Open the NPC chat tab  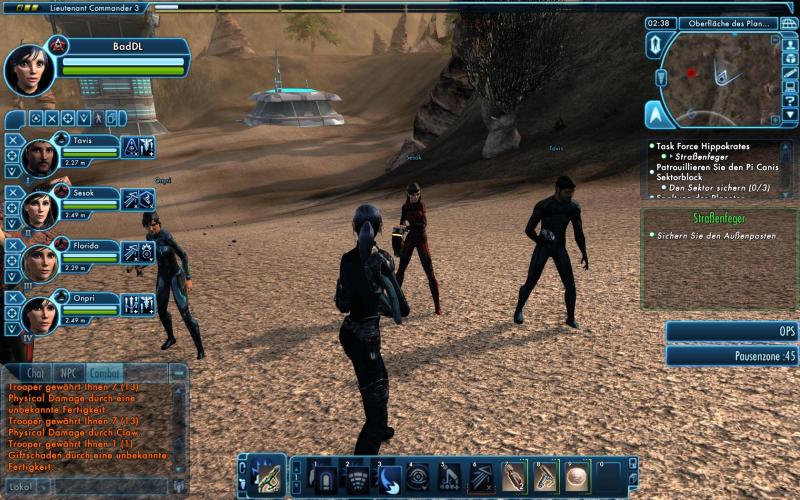pos(68,373)
